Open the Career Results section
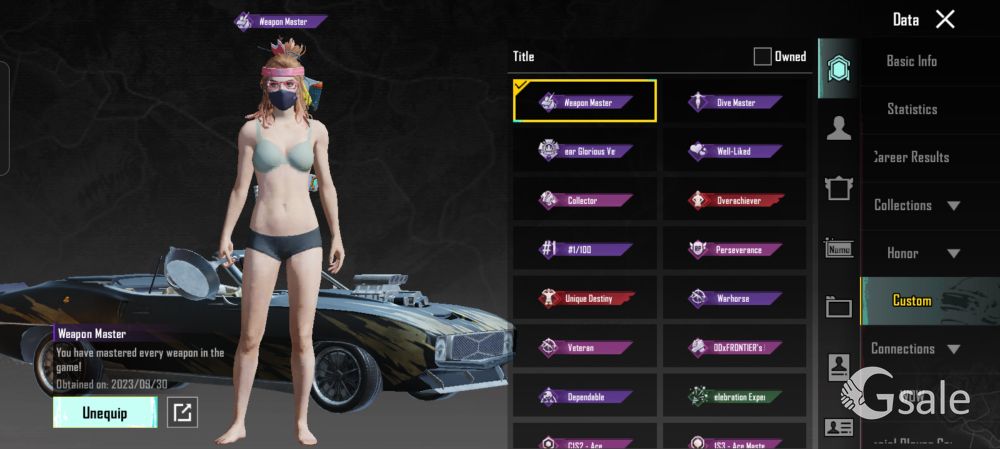 click(x=911, y=157)
